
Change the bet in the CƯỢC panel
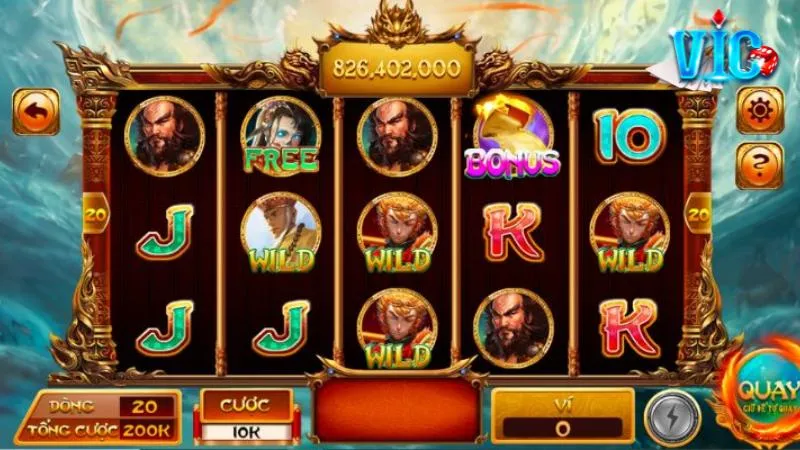coord(245,417)
